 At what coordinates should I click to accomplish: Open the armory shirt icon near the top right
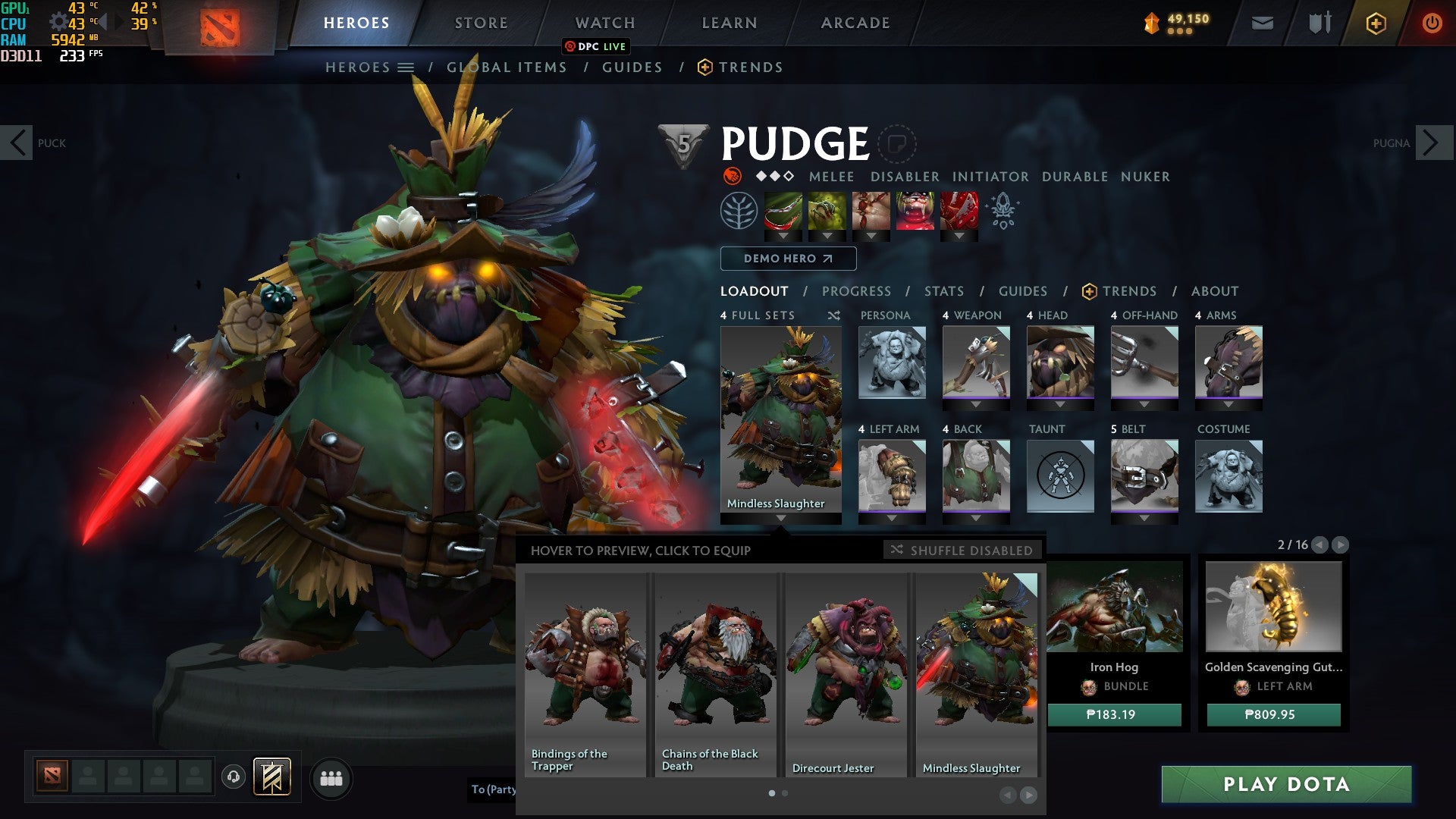1319,23
